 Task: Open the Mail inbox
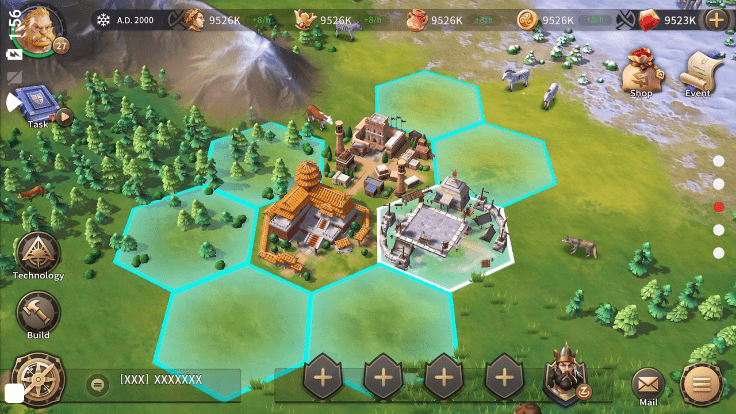(x=647, y=383)
